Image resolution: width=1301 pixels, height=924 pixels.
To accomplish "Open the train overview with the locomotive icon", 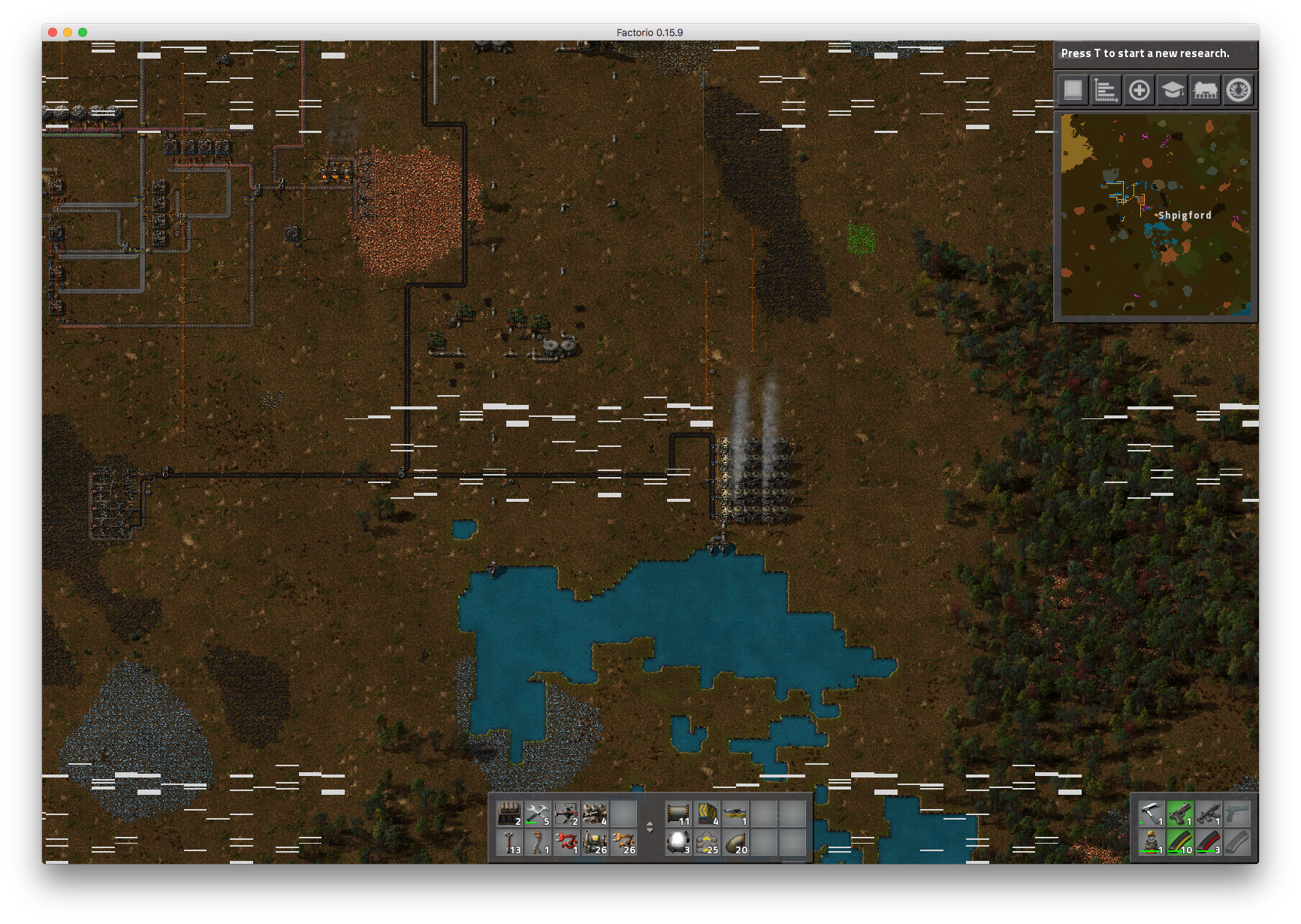I will coord(1206,90).
